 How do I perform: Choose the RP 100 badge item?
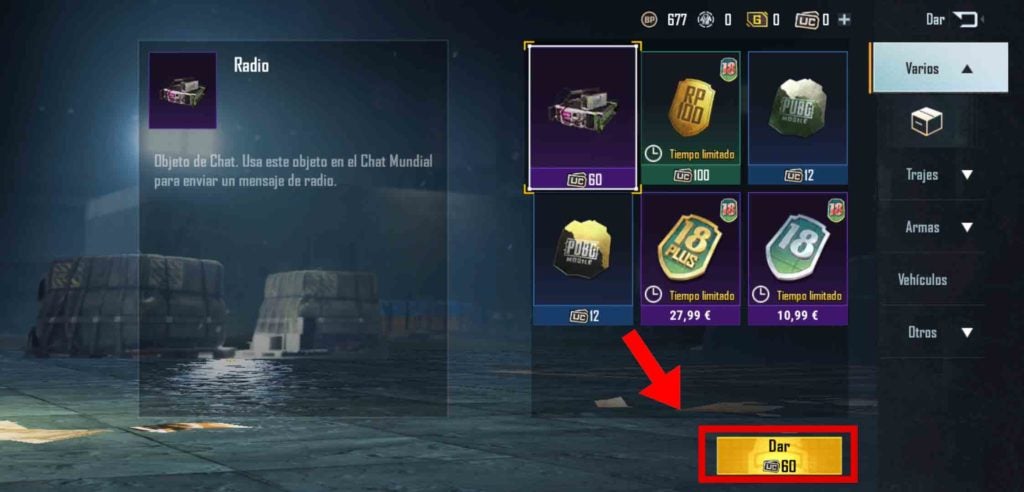pos(690,114)
